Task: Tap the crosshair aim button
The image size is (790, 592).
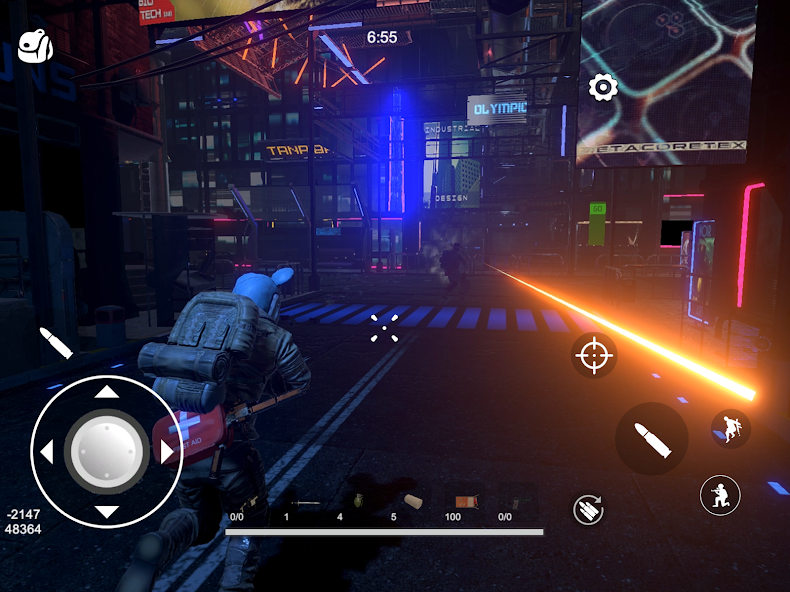Action: tap(594, 355)
